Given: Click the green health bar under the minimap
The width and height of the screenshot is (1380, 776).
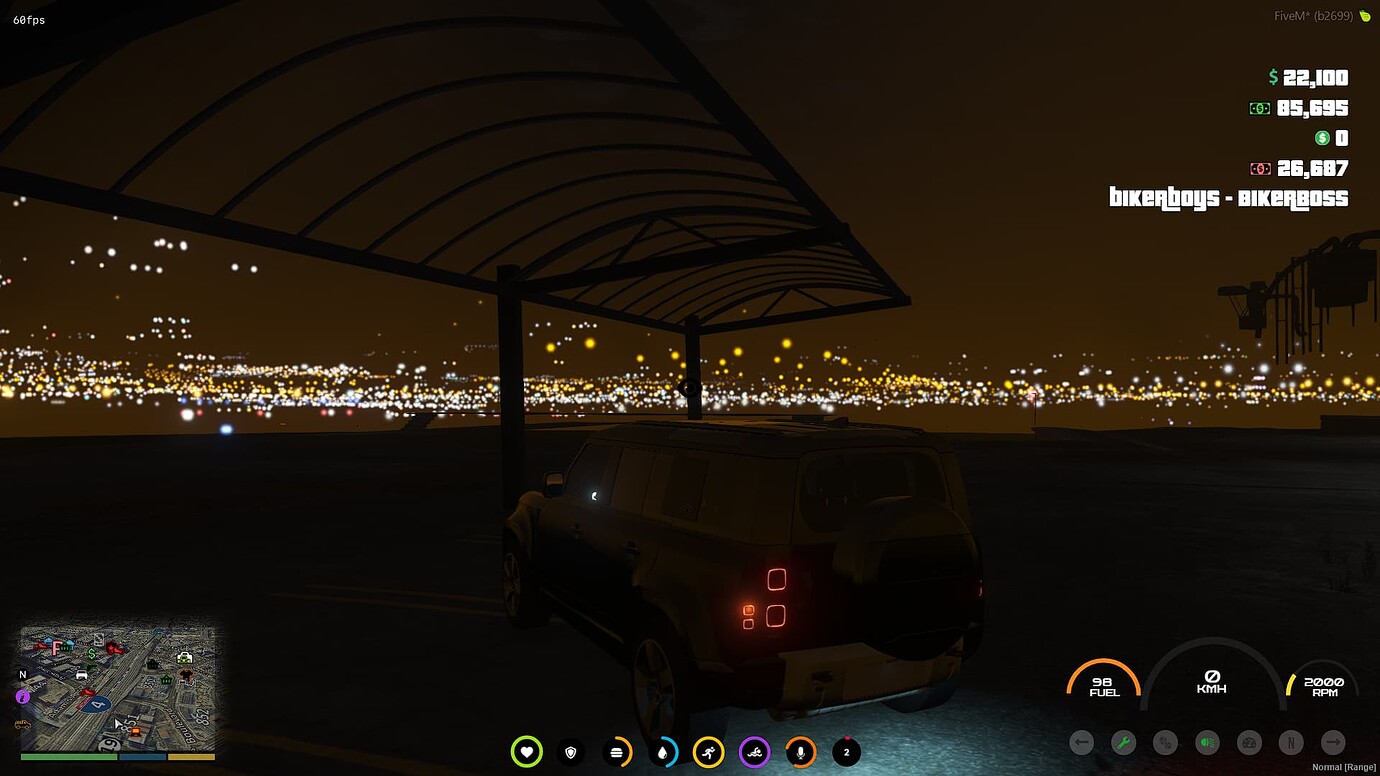Looking at the screenshot, I should (x=68, y=757).
